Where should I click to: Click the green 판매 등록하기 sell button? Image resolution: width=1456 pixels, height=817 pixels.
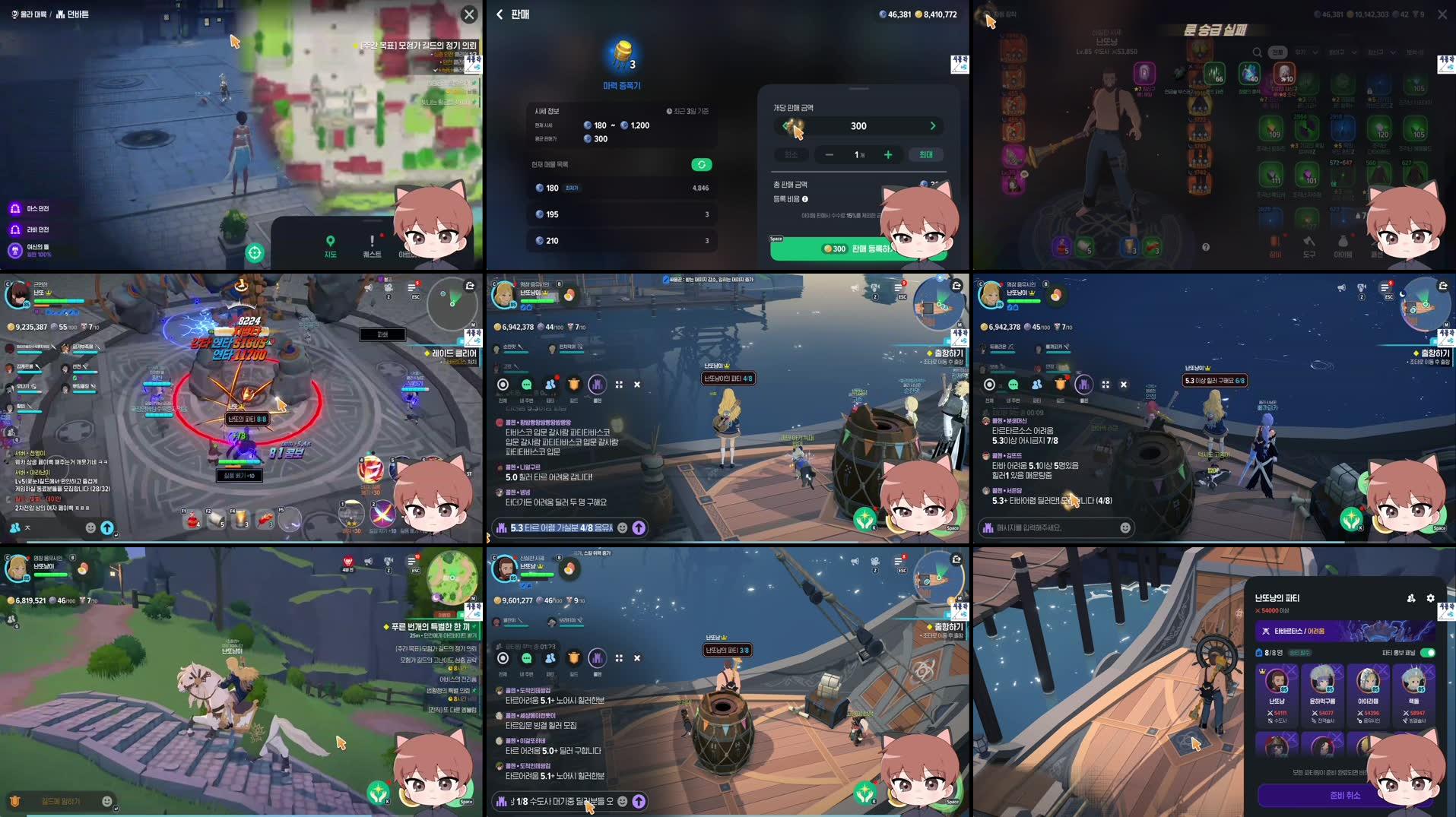pos(858,248)
